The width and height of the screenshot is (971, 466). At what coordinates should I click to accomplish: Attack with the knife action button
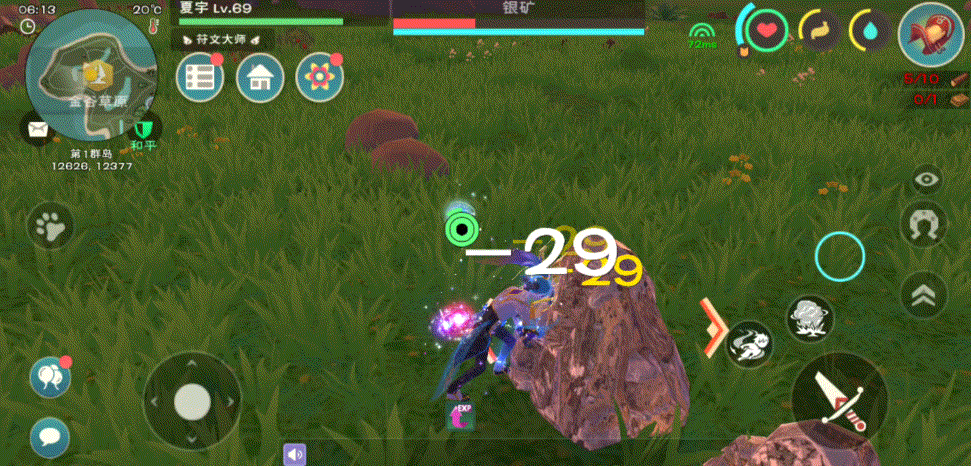pos(839,399)
